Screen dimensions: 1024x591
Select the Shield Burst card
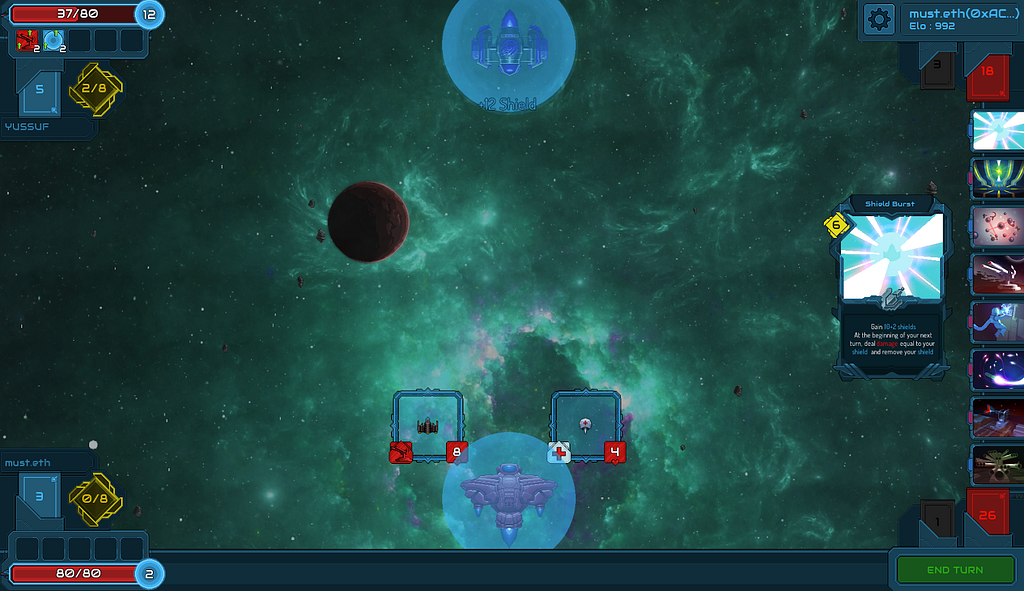tap(890, 285)
